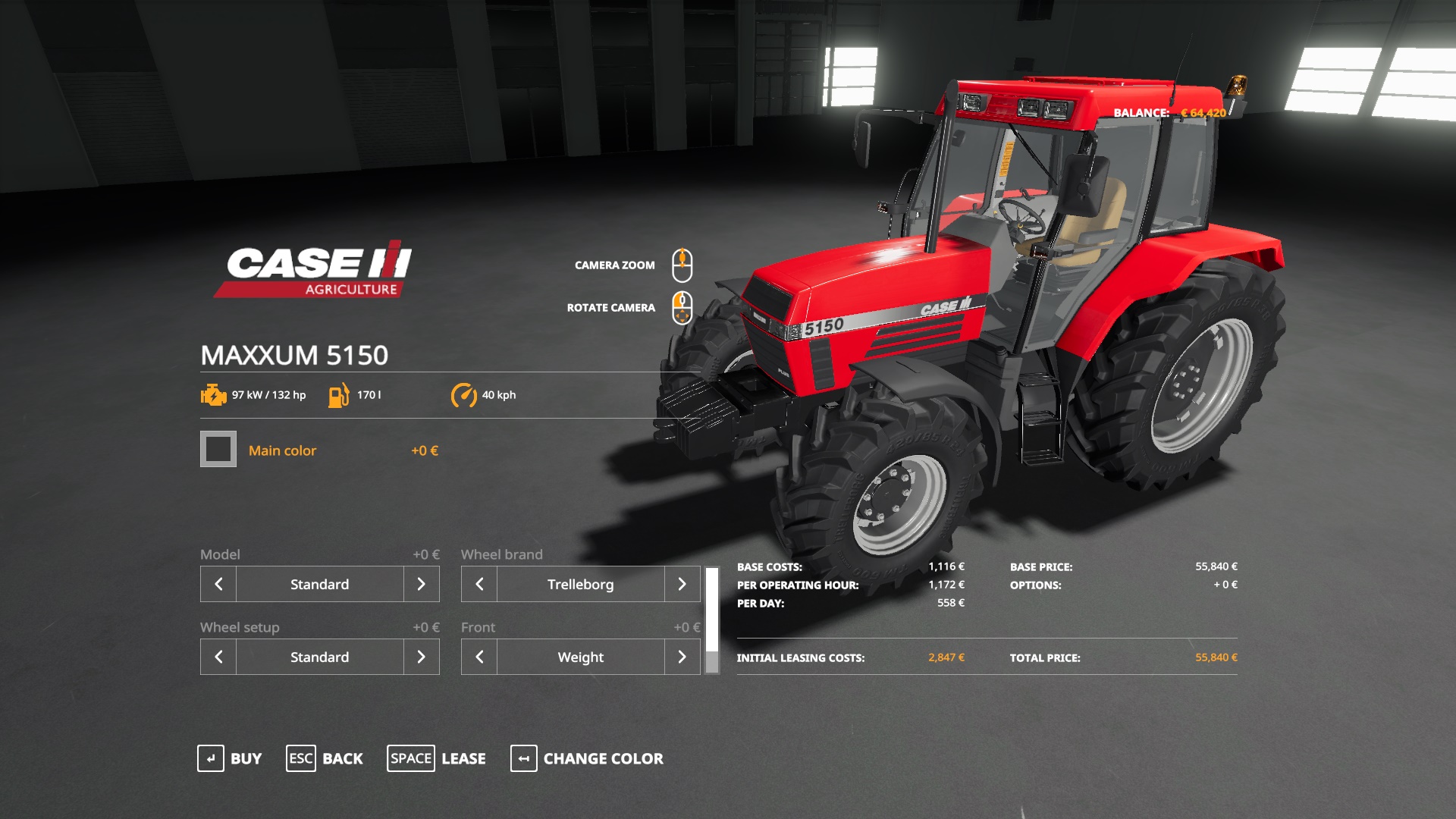Switch to the next Wheel brand after Trelleborg

(682, 584)
